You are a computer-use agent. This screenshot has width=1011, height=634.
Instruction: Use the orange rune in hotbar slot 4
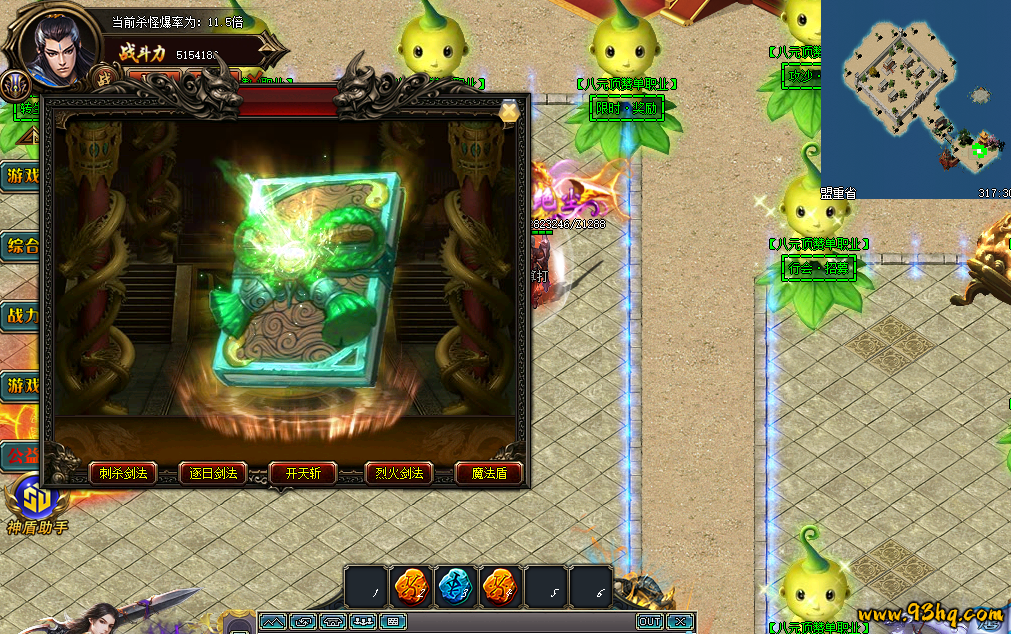click(501, 587)
